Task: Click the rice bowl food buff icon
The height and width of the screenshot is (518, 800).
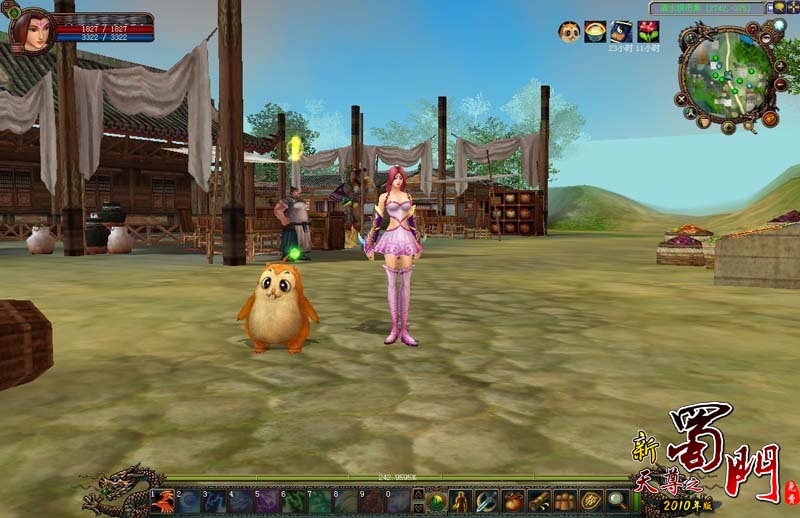Action: [595, 32]
